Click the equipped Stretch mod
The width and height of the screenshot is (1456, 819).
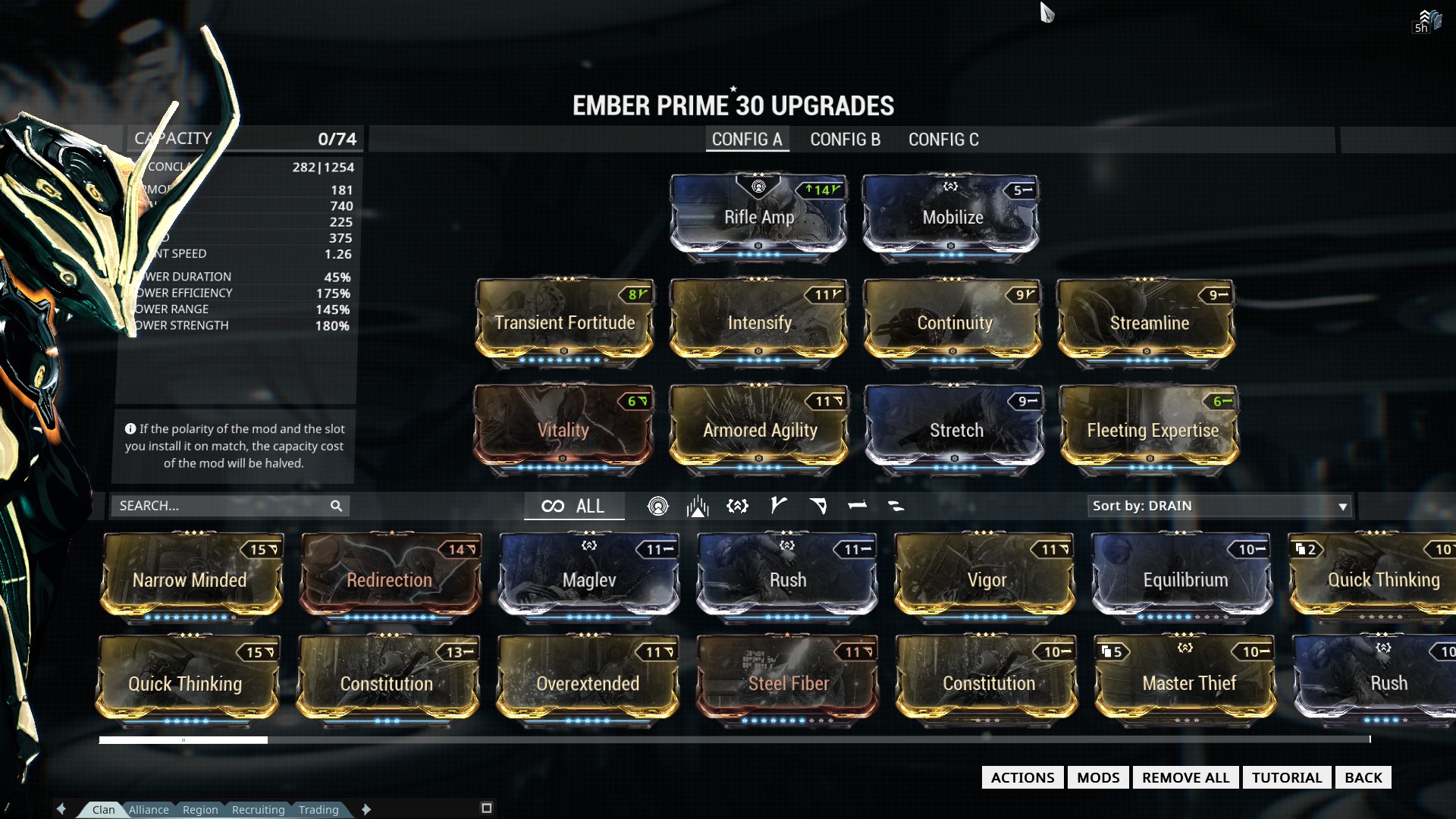tap(955, 430)
